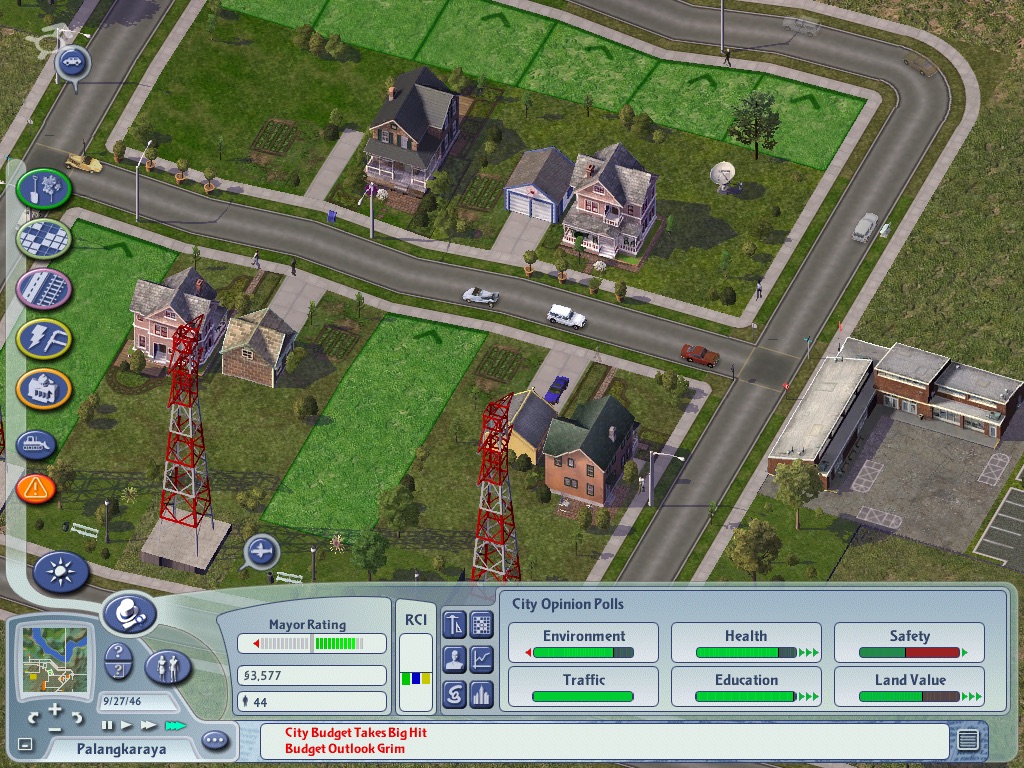The width and height of the screenshot is (1024, 768).
Task: Open the civic buildings menu
Action: click(x=44, y=388)
